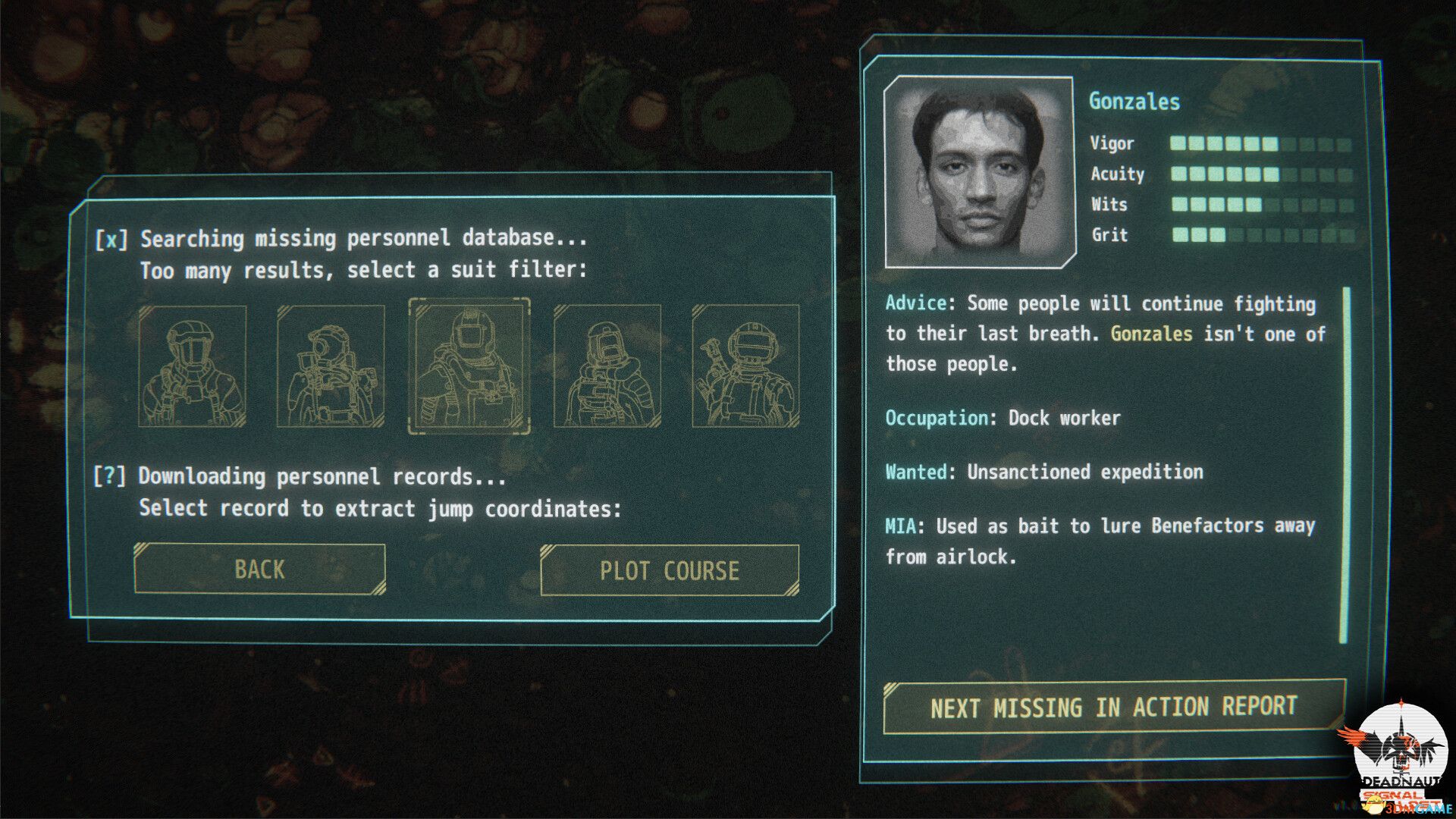
Task: Click the personnel record scrollbar
Action: point(1345,464)
